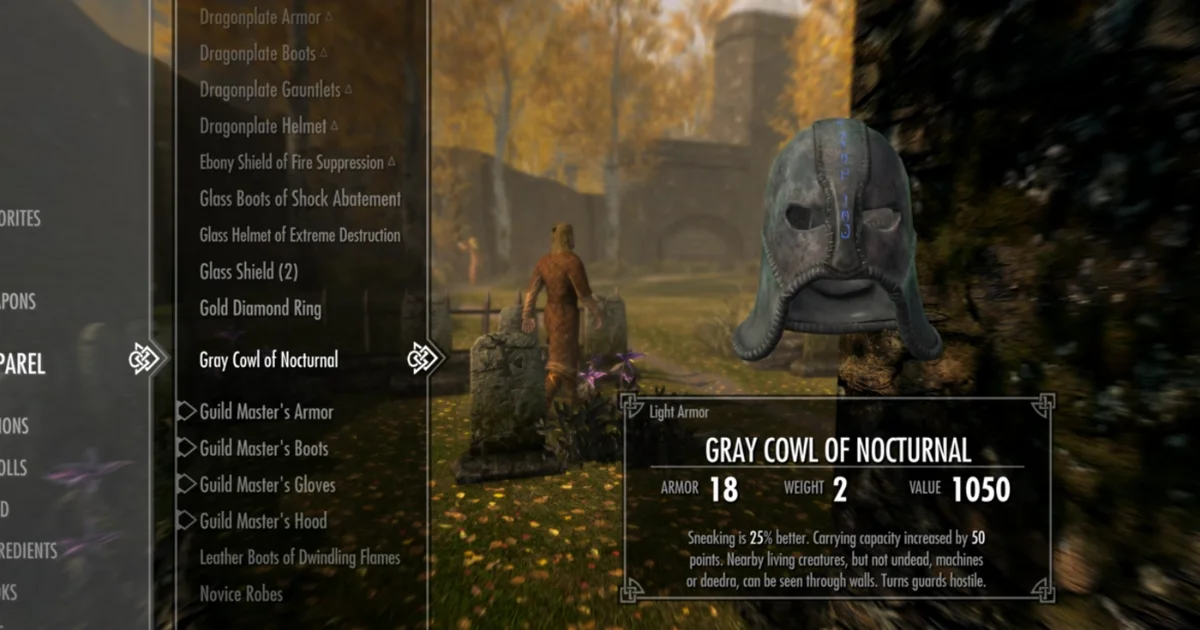Open the Ingredients category
The image size is (1200, 630).
[x=28, y=550]
